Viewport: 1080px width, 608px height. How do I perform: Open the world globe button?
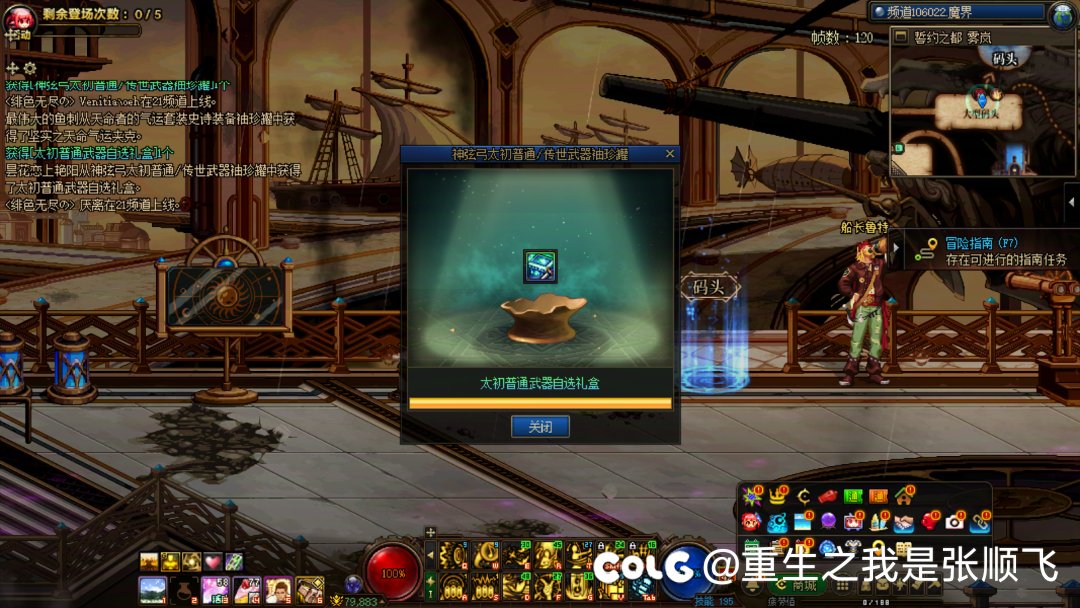[x=1061, y=13]
